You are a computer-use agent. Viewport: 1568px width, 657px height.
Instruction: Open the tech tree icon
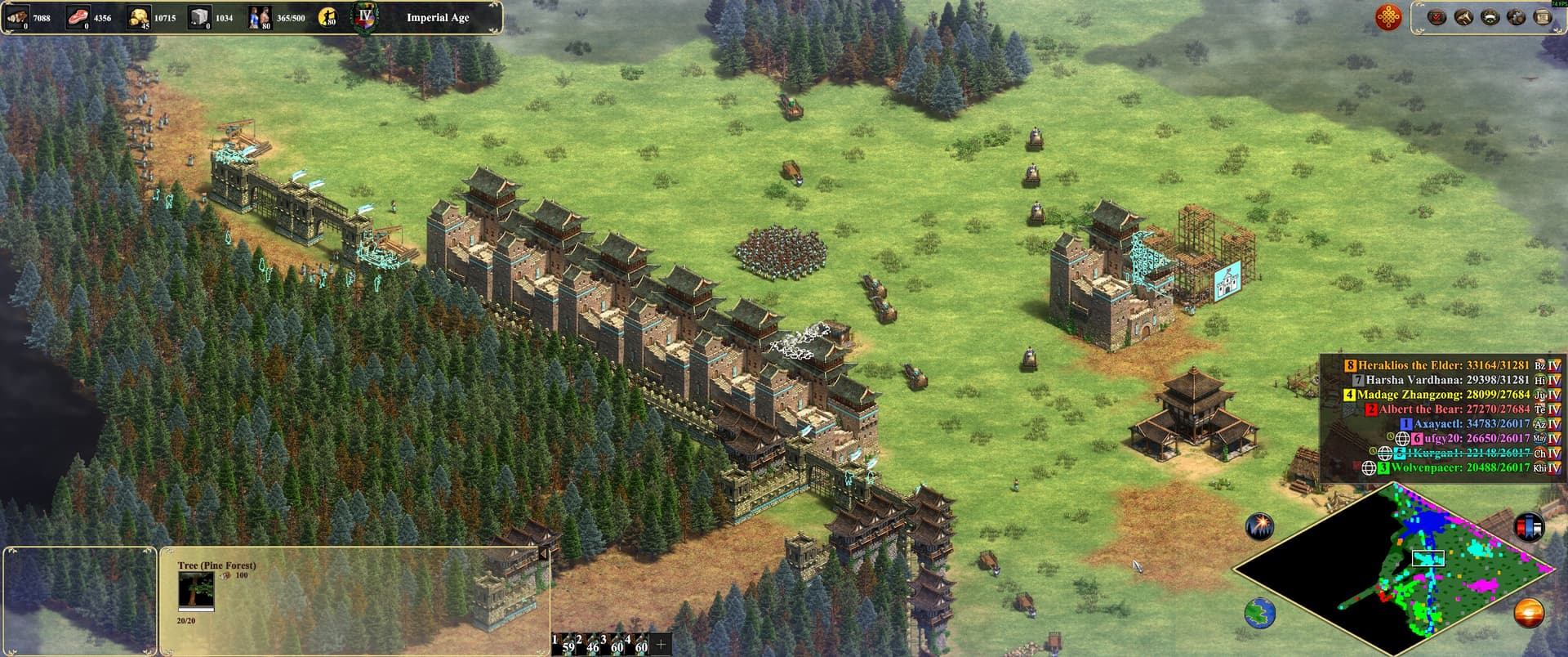1463,17
